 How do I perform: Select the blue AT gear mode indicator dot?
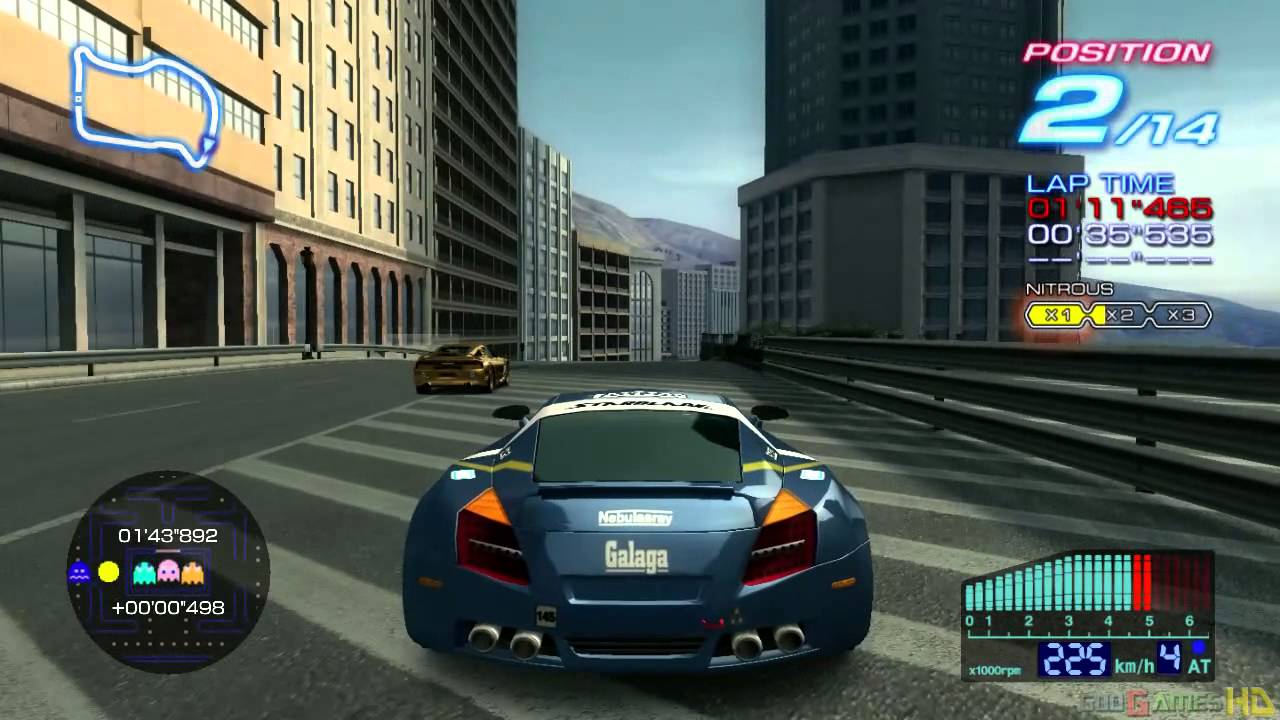[1198, 646]
